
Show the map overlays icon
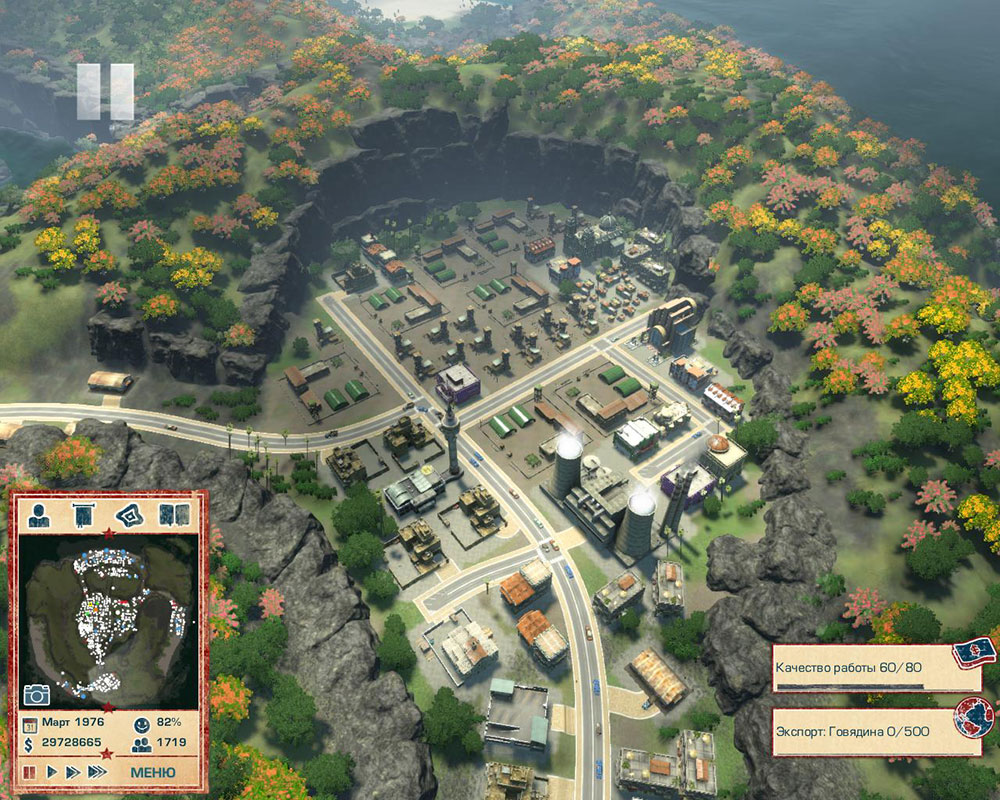point(128,516)
